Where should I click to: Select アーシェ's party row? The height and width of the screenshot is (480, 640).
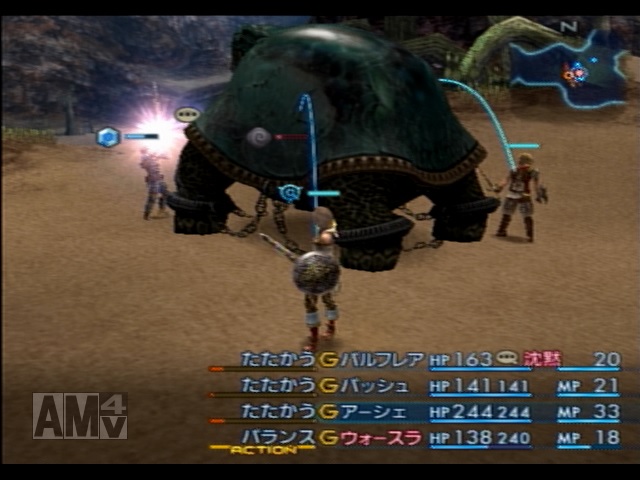pos(375,411)
